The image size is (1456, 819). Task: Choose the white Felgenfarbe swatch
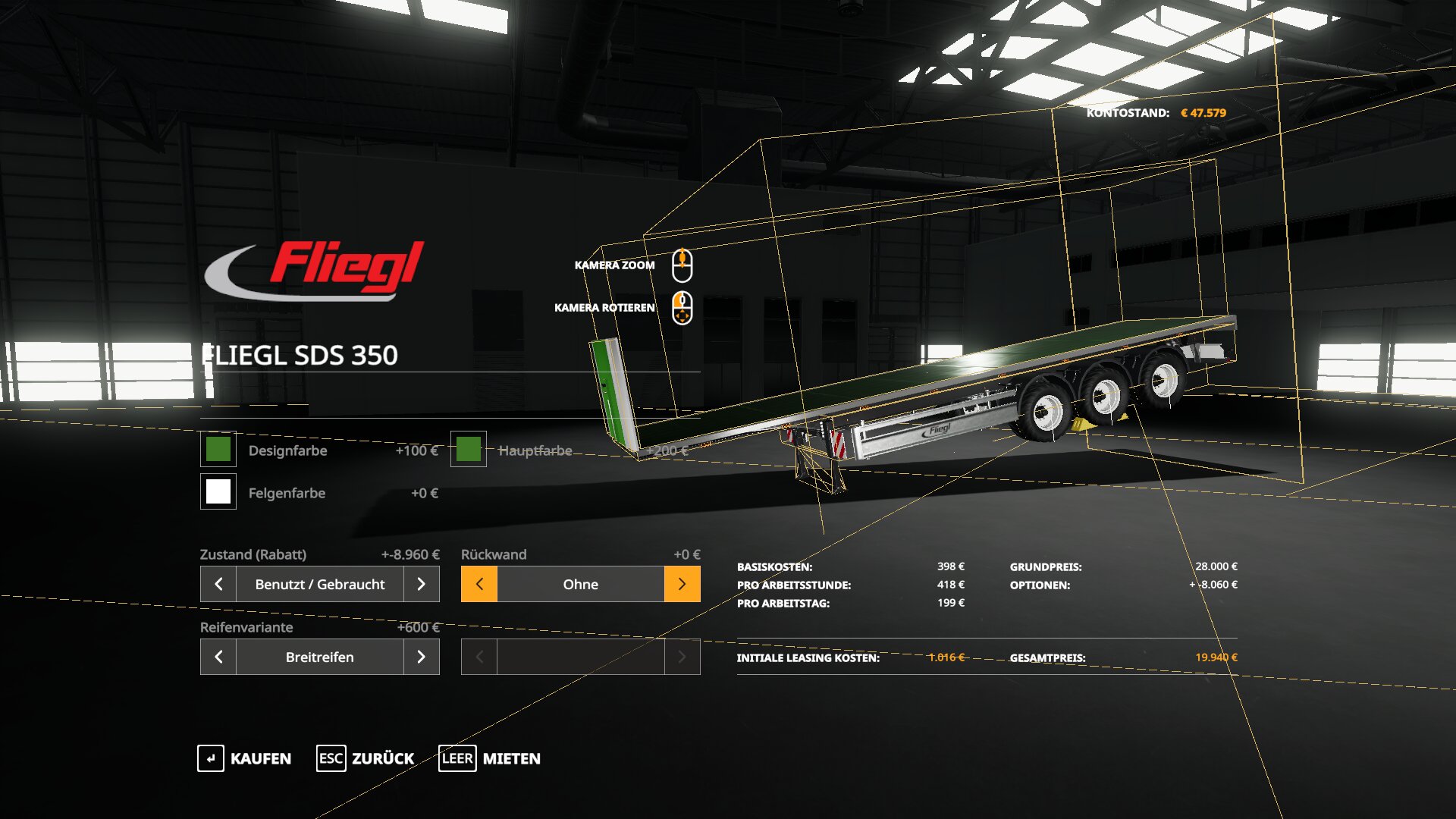pos(218,492)
